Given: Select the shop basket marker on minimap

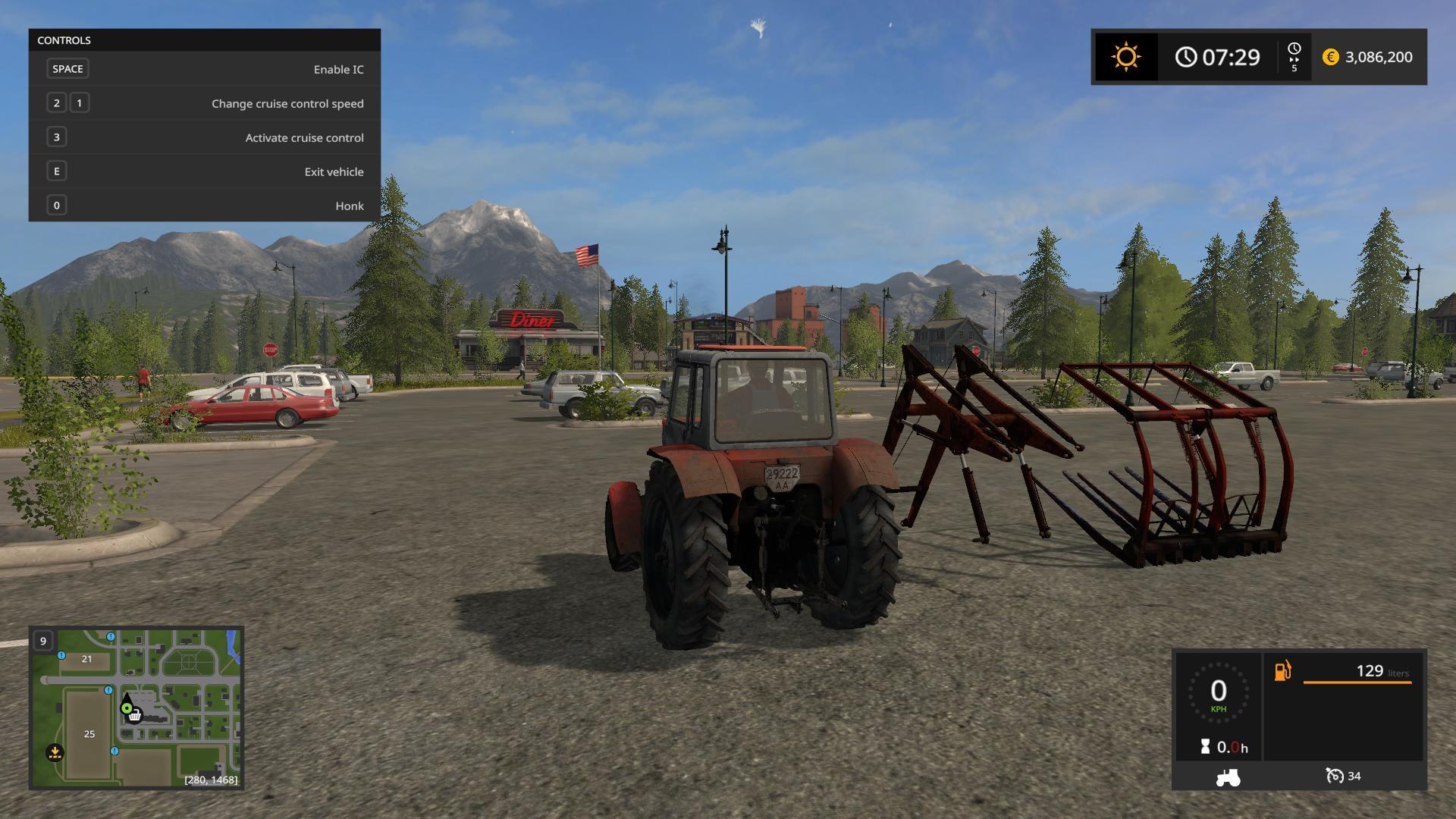Looking at the screenshot, I should click(x=135, y=715).
